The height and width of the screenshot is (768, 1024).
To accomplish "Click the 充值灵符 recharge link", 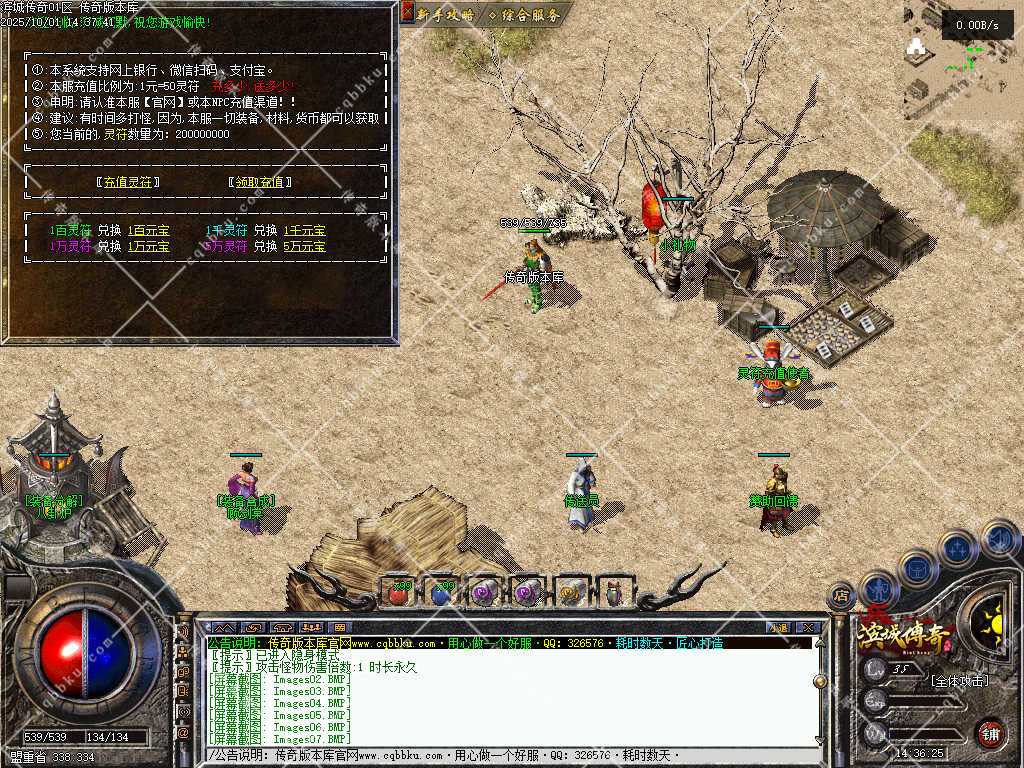I will (127, 182).
